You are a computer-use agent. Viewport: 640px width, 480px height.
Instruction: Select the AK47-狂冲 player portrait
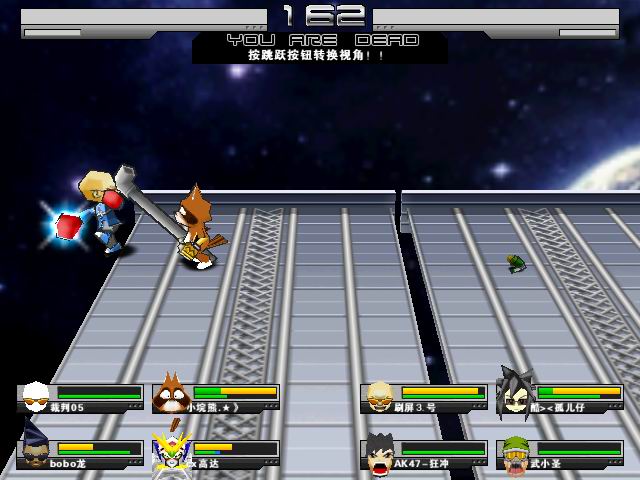point(381,452)
